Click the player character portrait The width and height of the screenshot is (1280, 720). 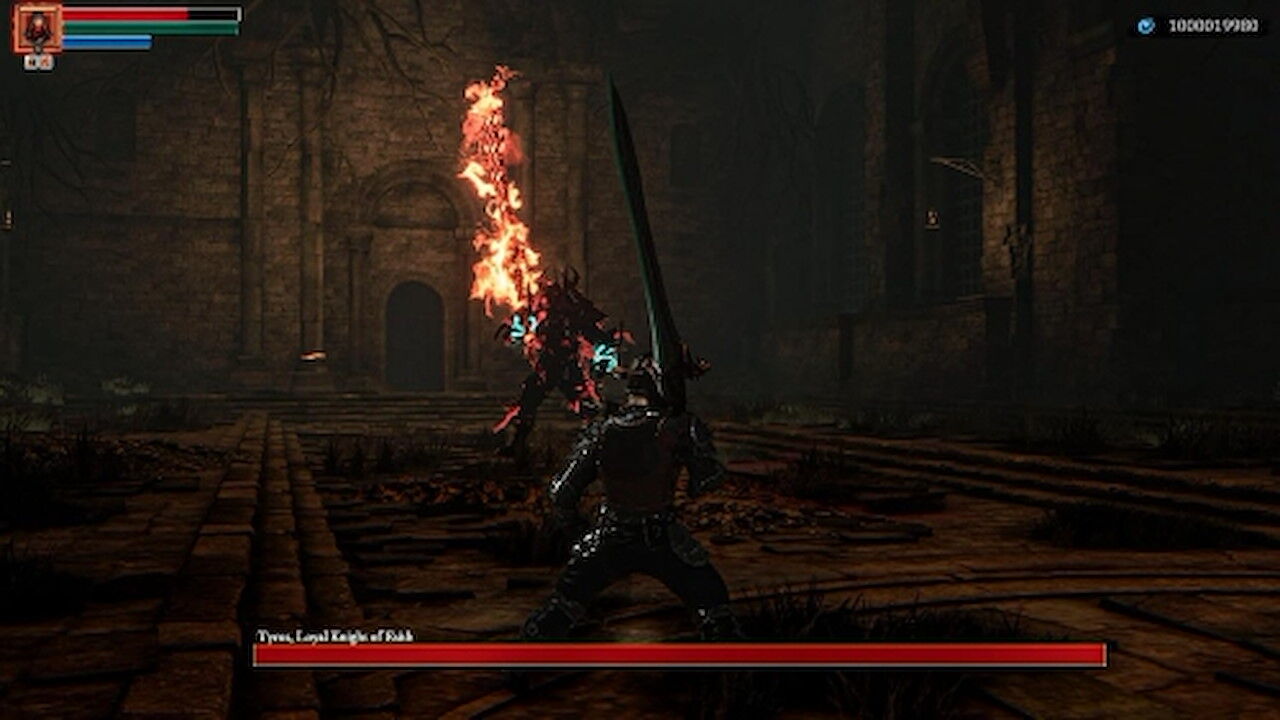point(38,28)
